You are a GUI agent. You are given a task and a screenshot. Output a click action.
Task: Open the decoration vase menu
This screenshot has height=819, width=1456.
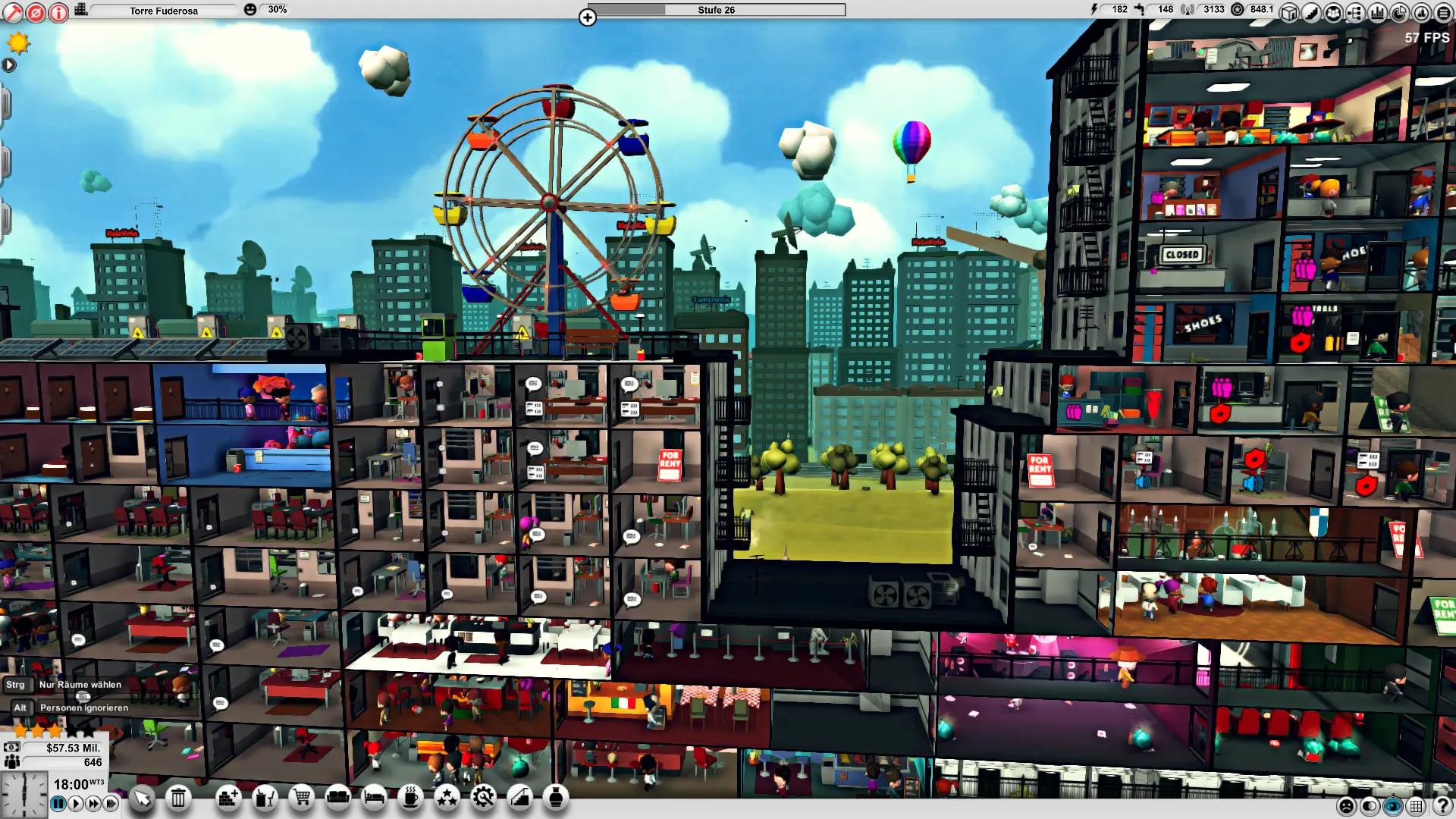[557, 798]
